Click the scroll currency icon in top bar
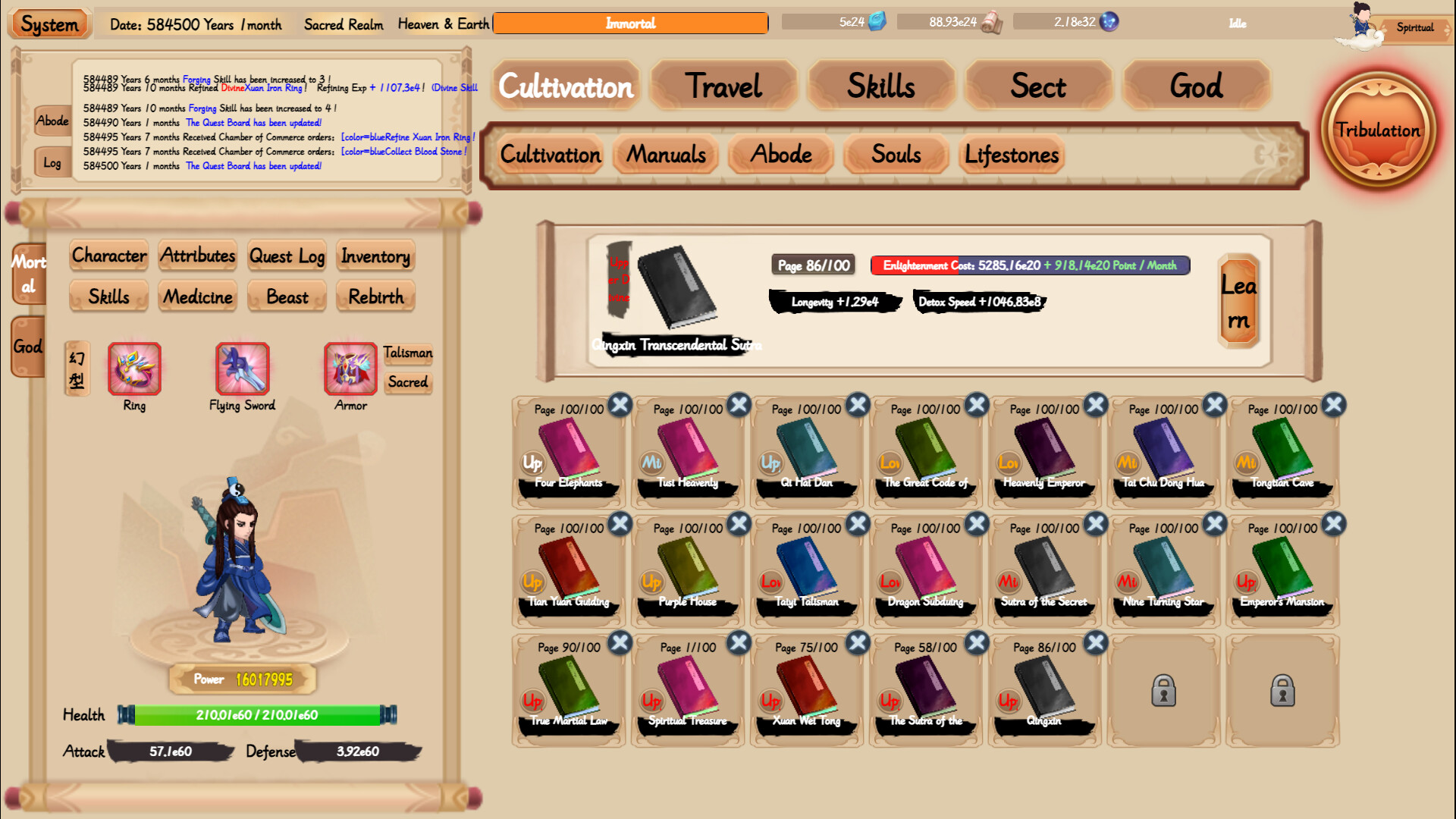Image resolution: width=1456 pixels, height=819 pixels. 993,22
